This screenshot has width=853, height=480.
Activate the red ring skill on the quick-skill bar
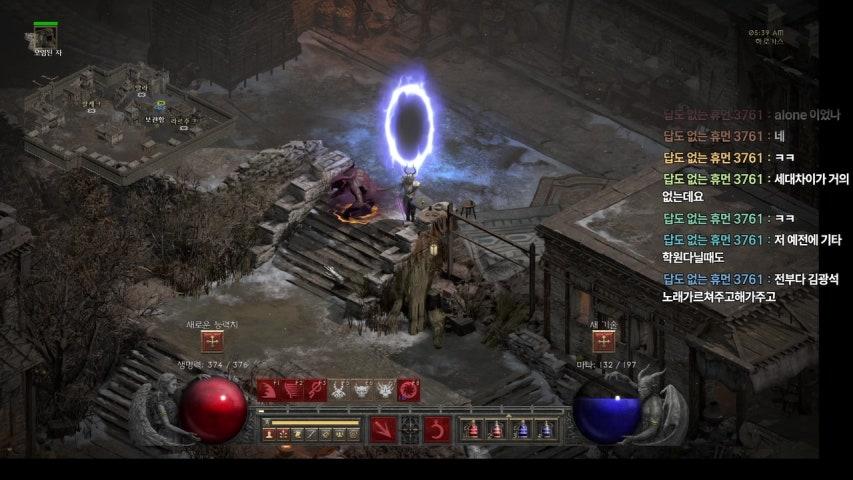pos(408,390)
